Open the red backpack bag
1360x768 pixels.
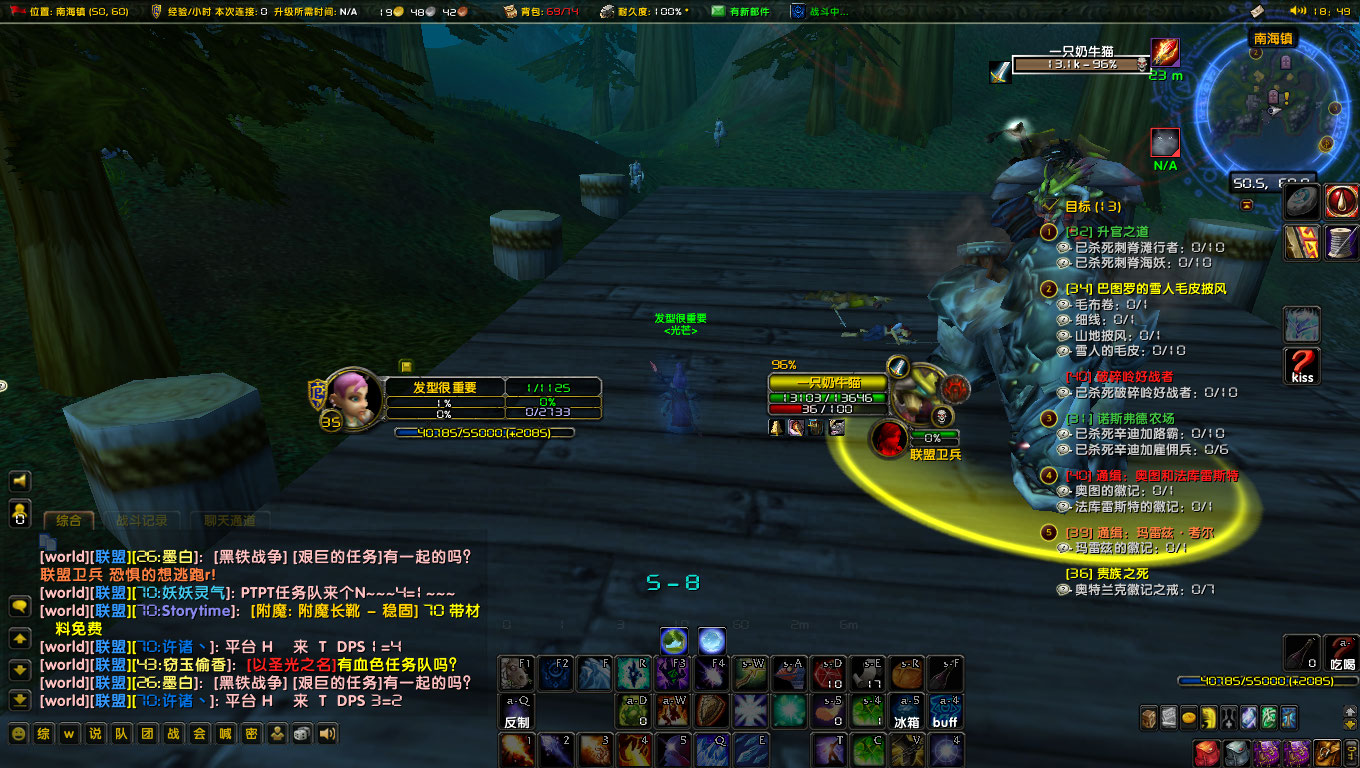pyautogui.click(x=1207, y=754)
